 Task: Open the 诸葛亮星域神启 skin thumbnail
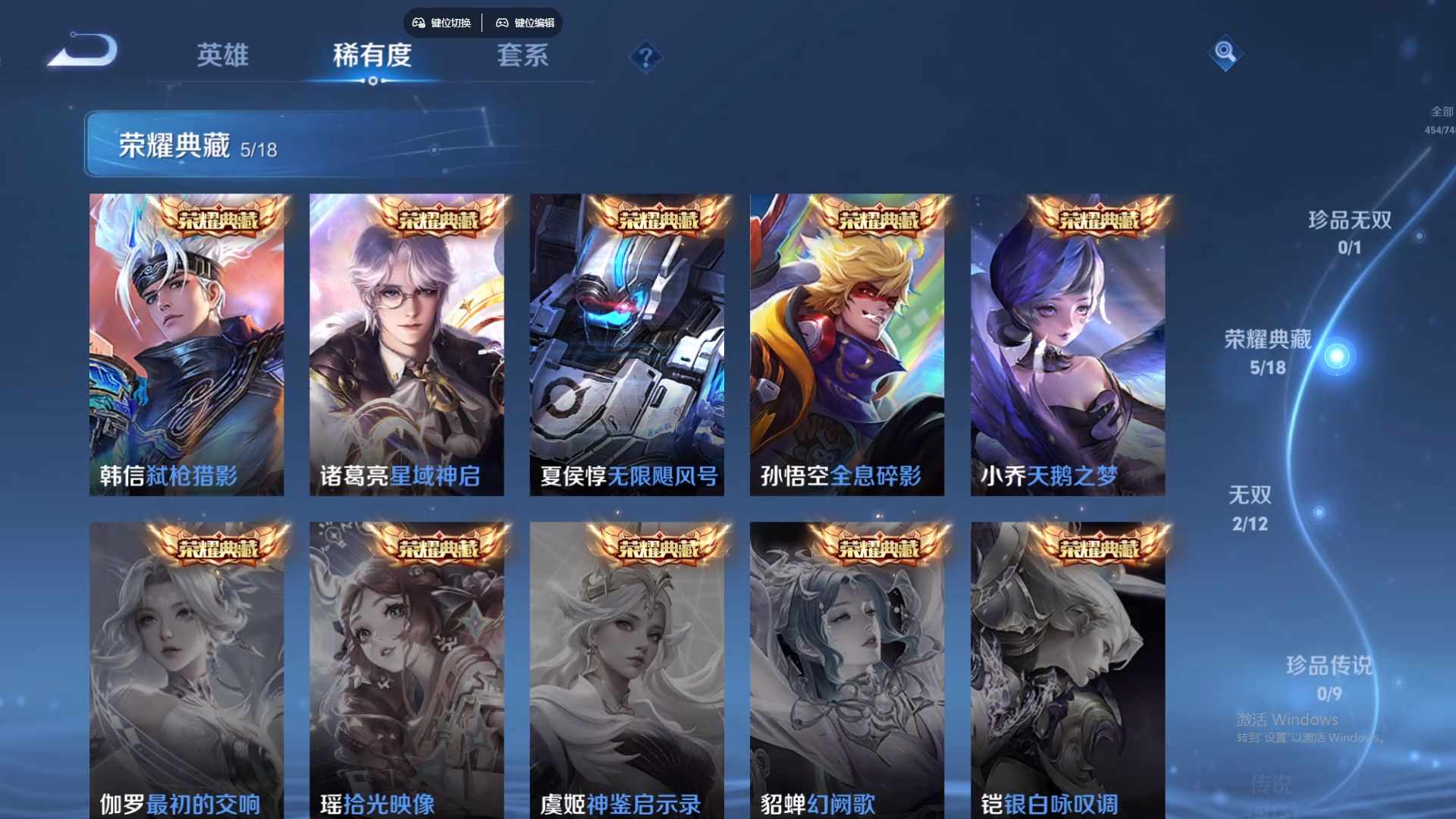point(407,341)
